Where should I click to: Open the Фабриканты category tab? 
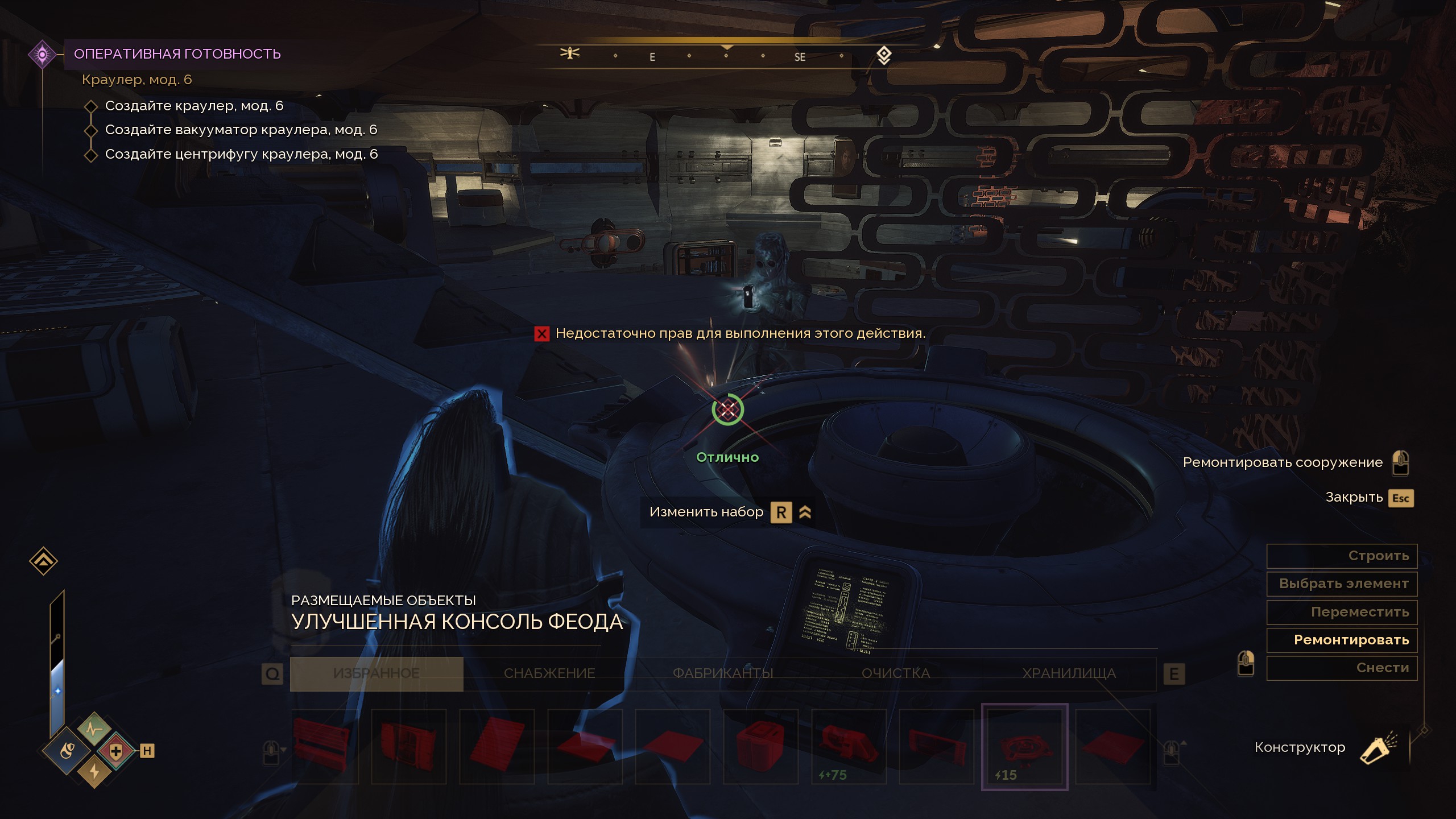[723, 673]
